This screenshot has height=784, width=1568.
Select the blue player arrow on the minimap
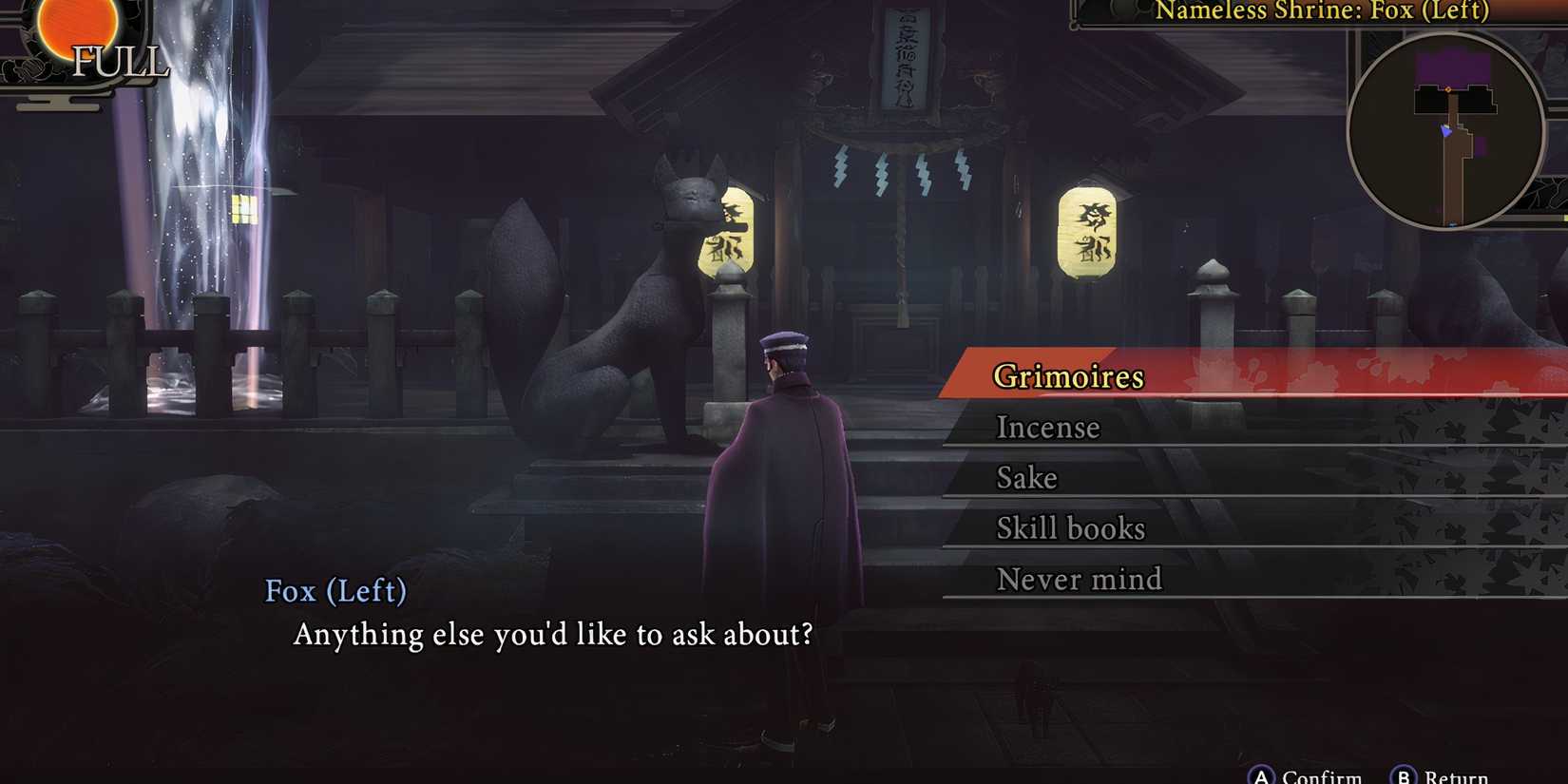(x=1447, y=130)
